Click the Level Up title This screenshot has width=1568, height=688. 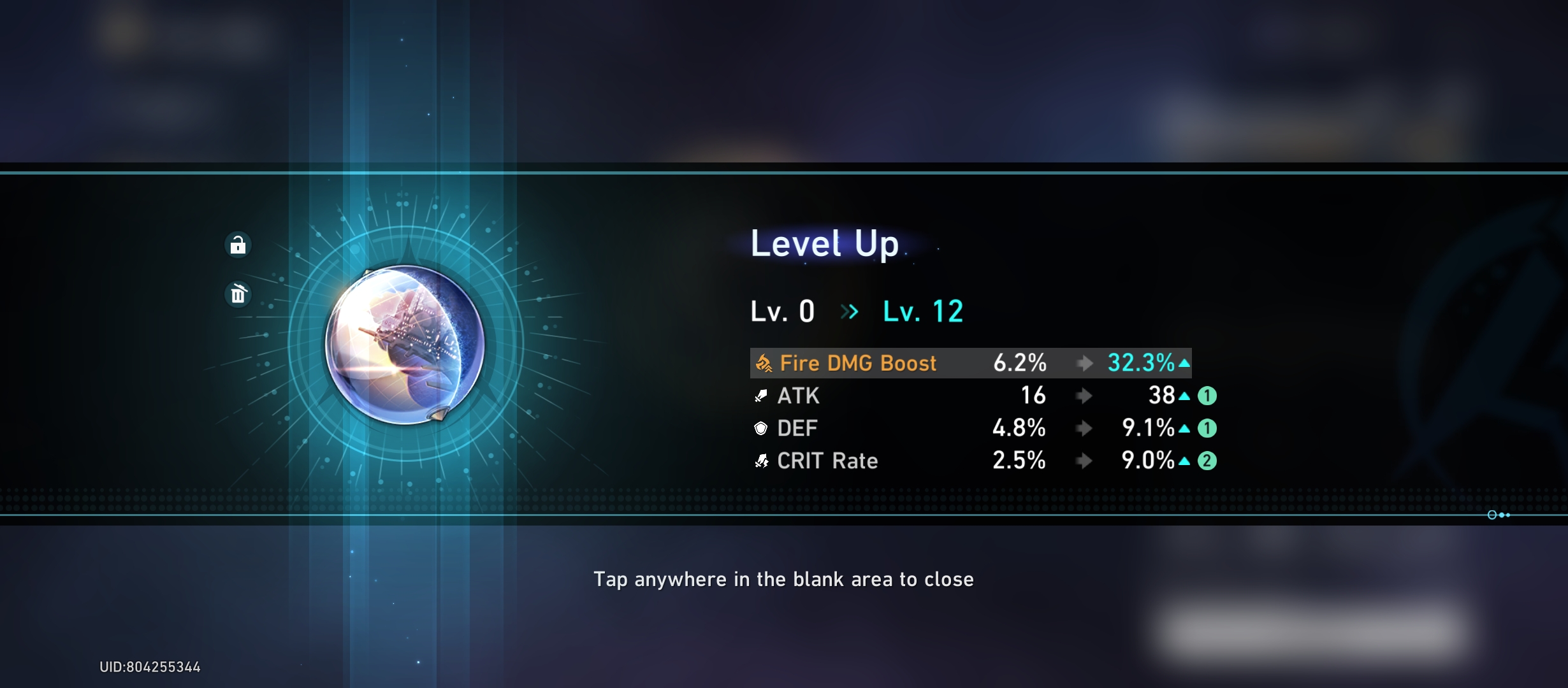pyautogui.click(x=824, y=243)
